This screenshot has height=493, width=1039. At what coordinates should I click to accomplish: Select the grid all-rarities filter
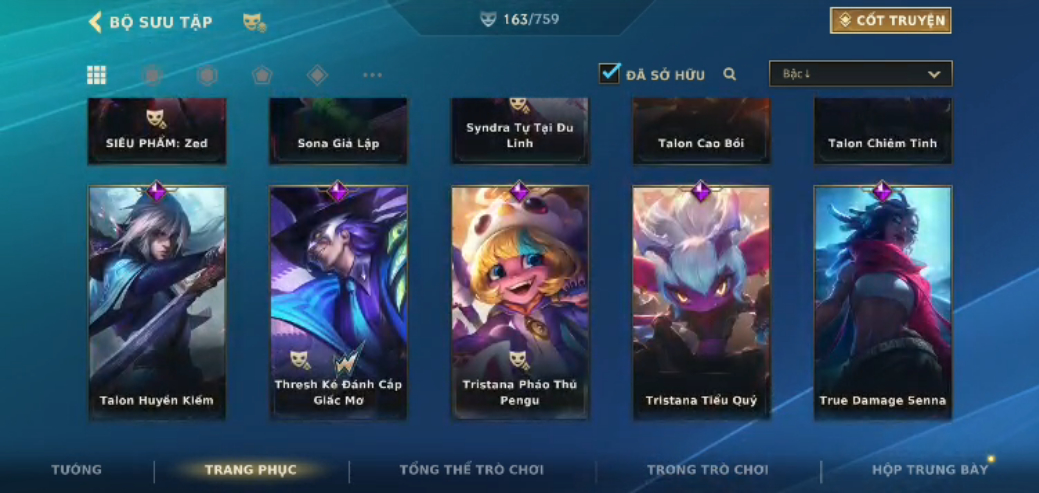97,75
